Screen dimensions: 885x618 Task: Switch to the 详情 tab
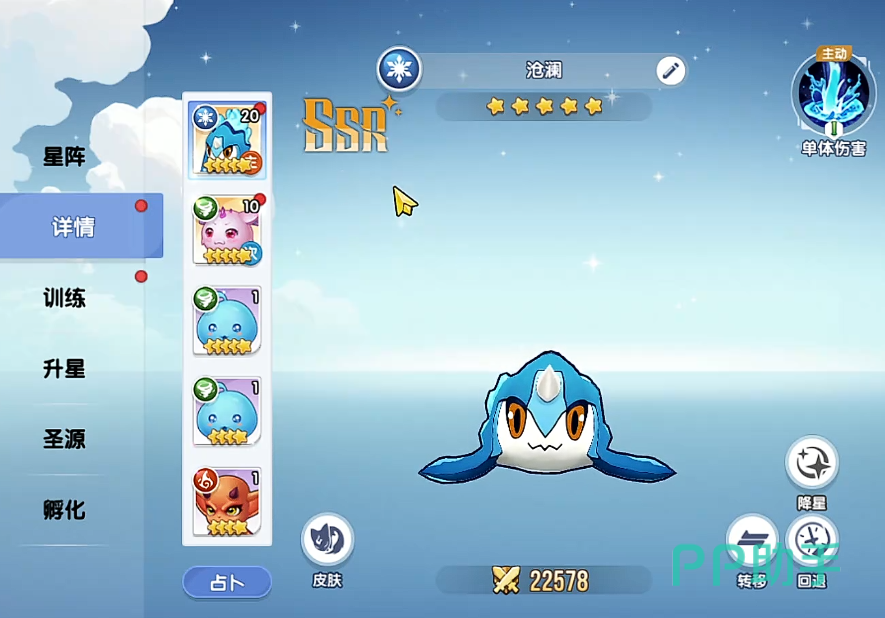click(x=74, y=227)
